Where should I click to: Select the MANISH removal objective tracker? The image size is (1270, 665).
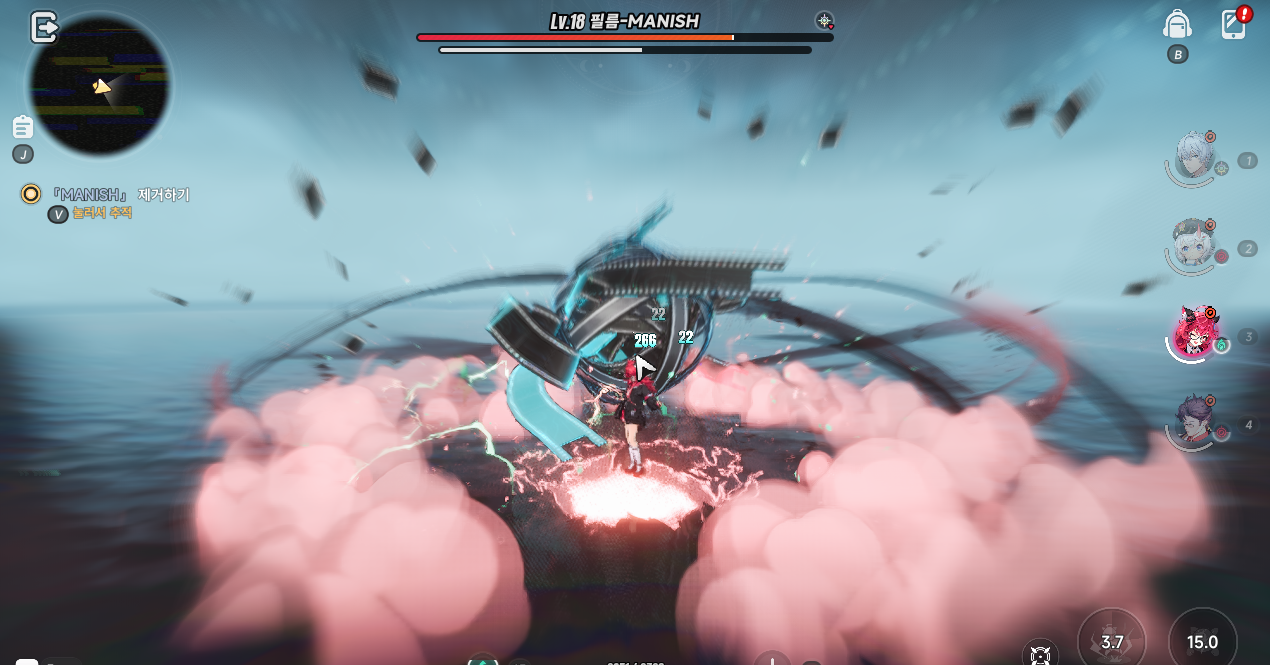pyautogui.click(x=120, y=195)
